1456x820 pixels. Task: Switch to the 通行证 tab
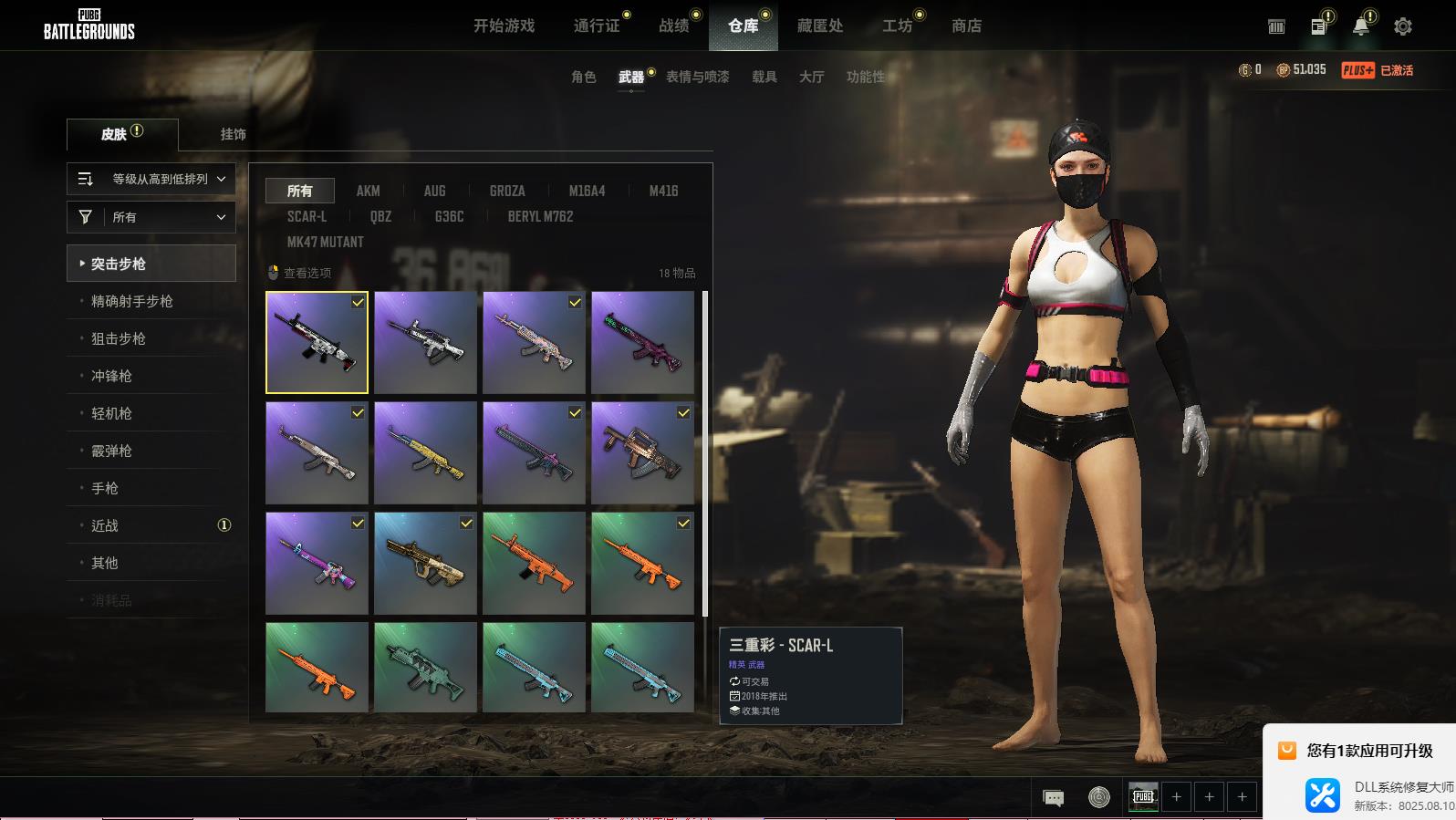[597, 26]
